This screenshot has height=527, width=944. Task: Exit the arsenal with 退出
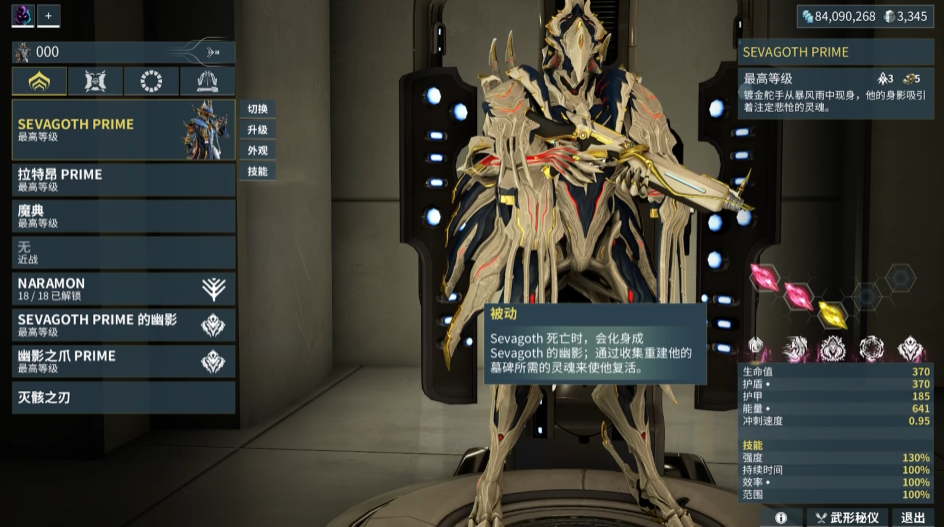pyautogui.click(x=913, y=518)
